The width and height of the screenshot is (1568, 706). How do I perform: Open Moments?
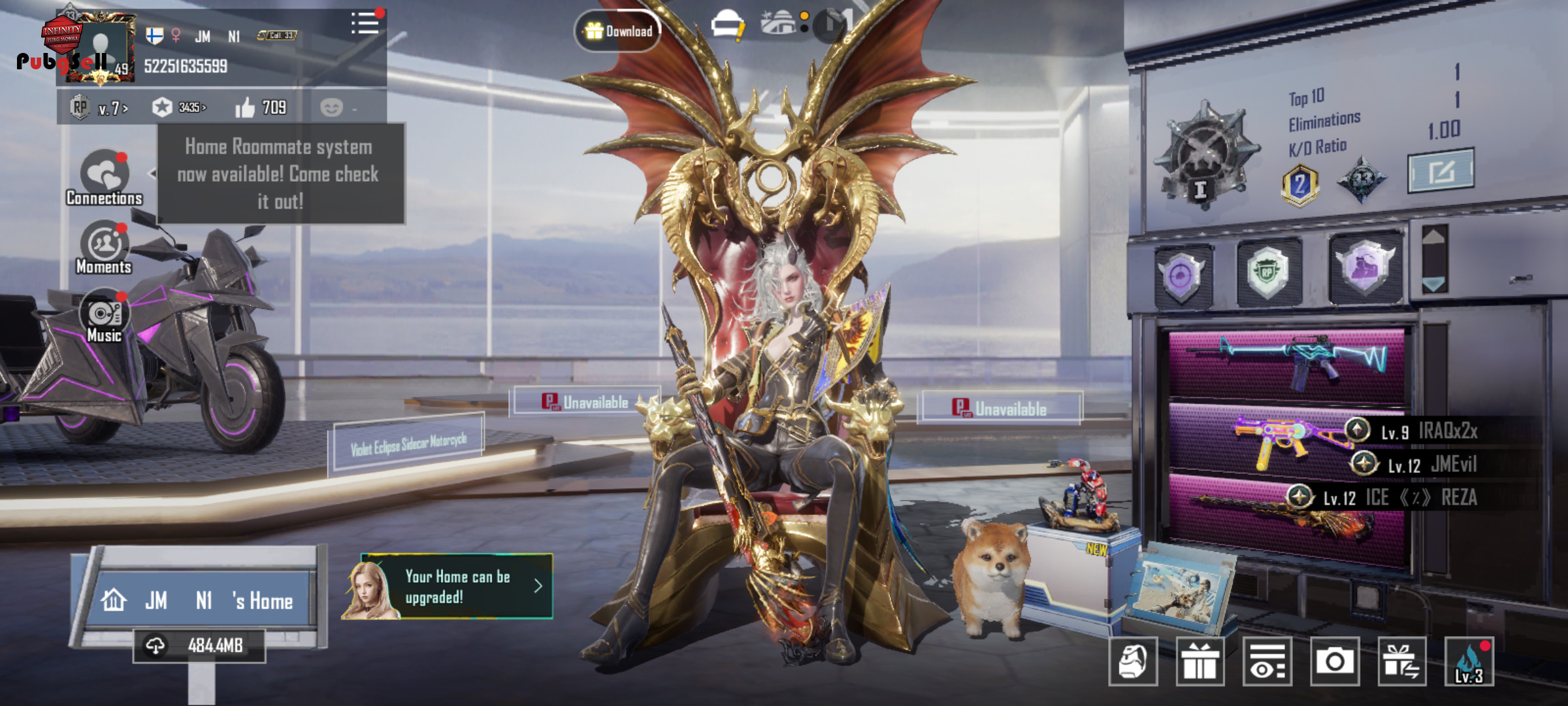(x=104, y=248)
